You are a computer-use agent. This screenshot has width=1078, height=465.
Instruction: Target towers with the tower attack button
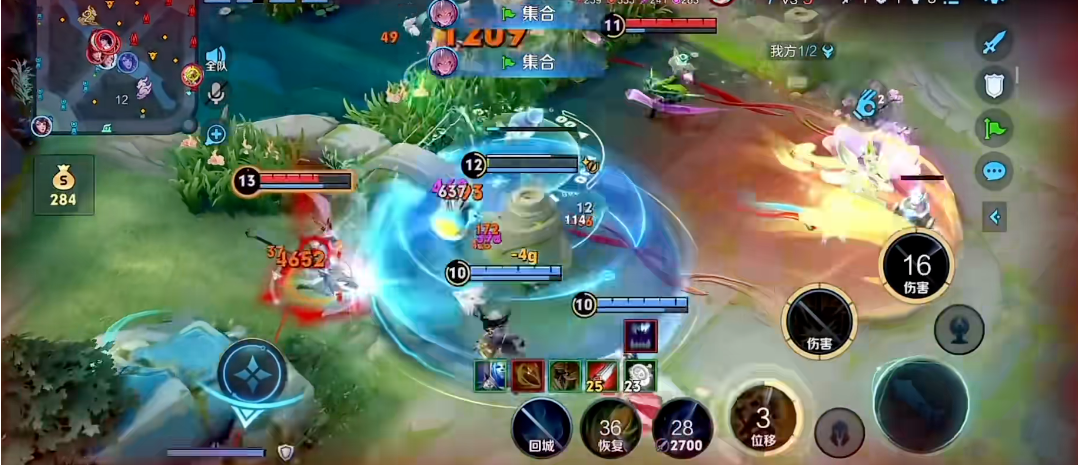tap(959, 329)
